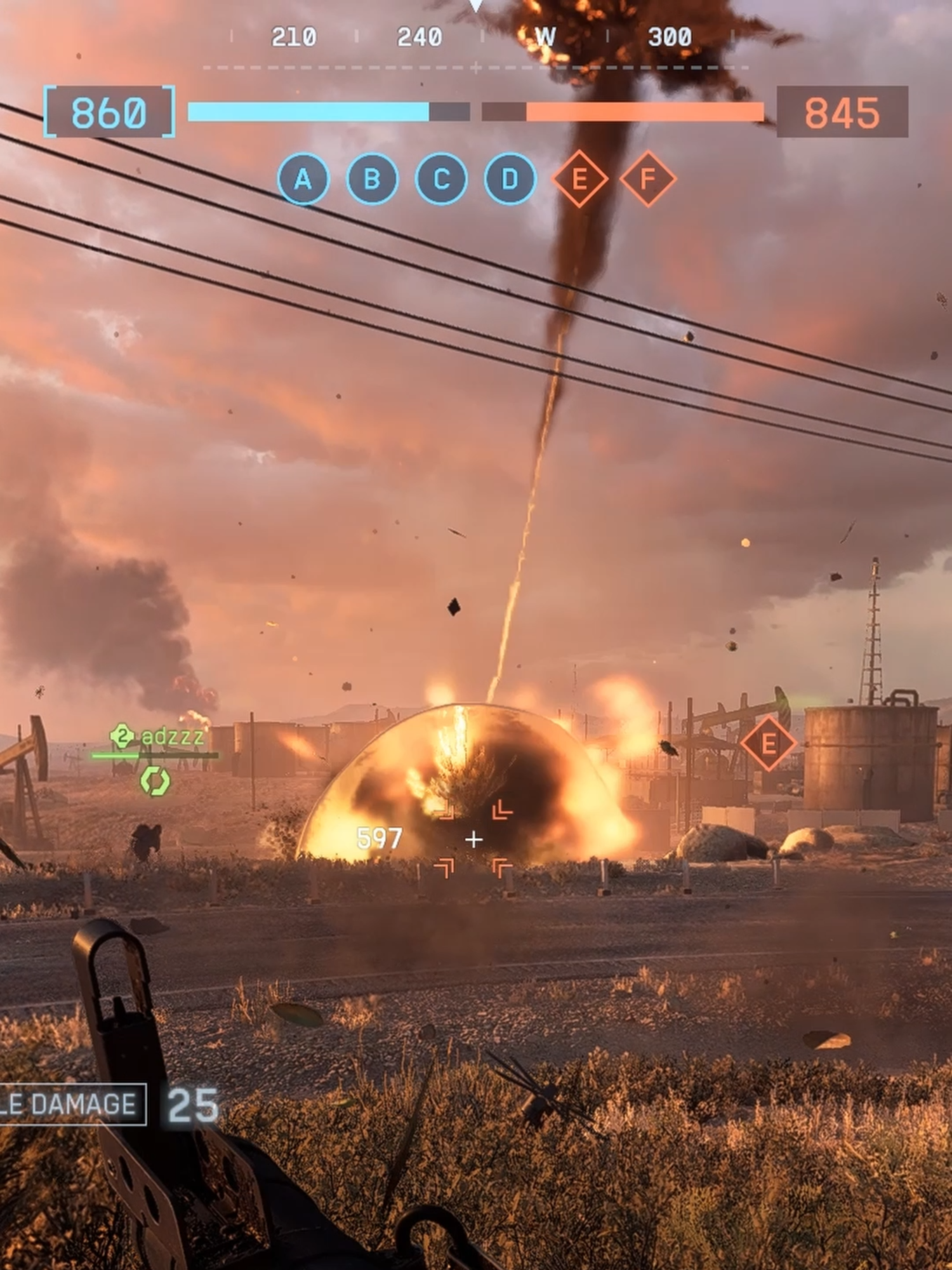
Task: Click the W marker on the compass
Action: [x=547, y=37]
